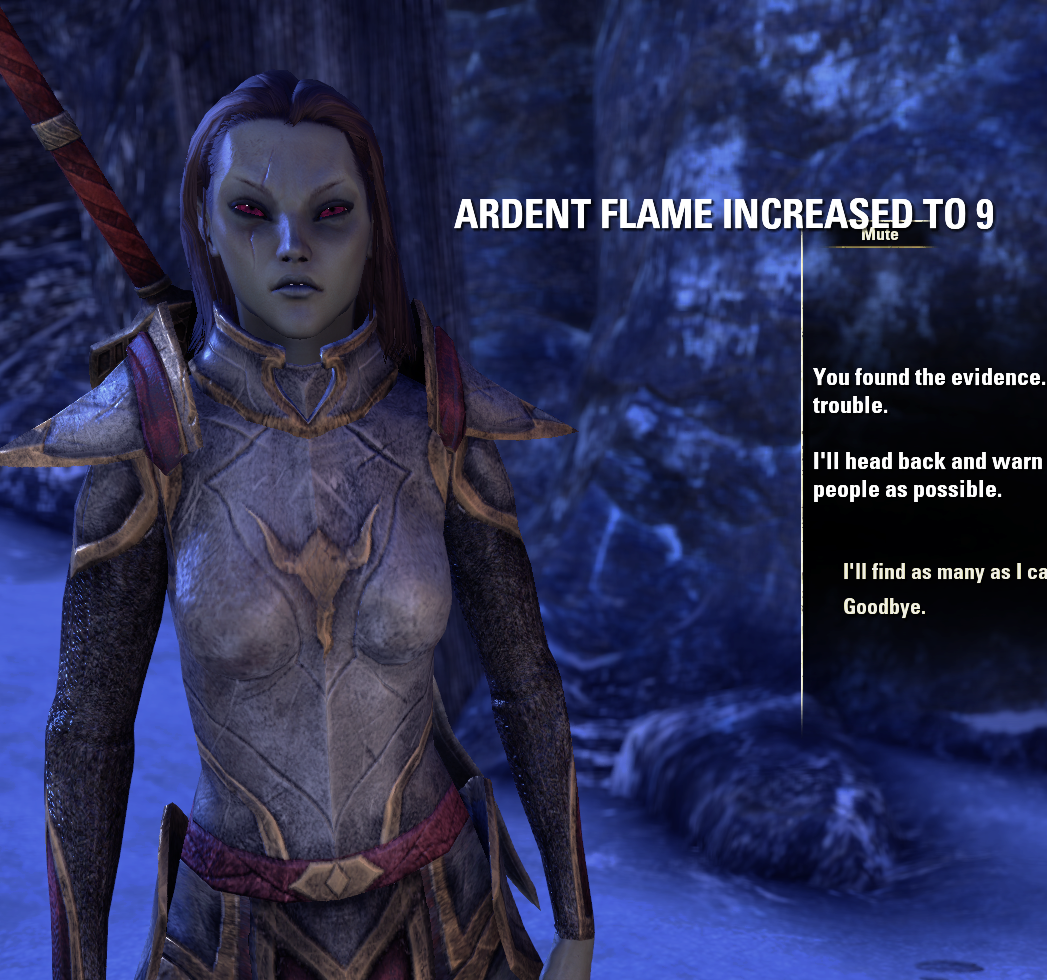This screenshot has width=1047, height=980.
Task: Select the Goodbye dialogue option
Action: pos(884,606)
